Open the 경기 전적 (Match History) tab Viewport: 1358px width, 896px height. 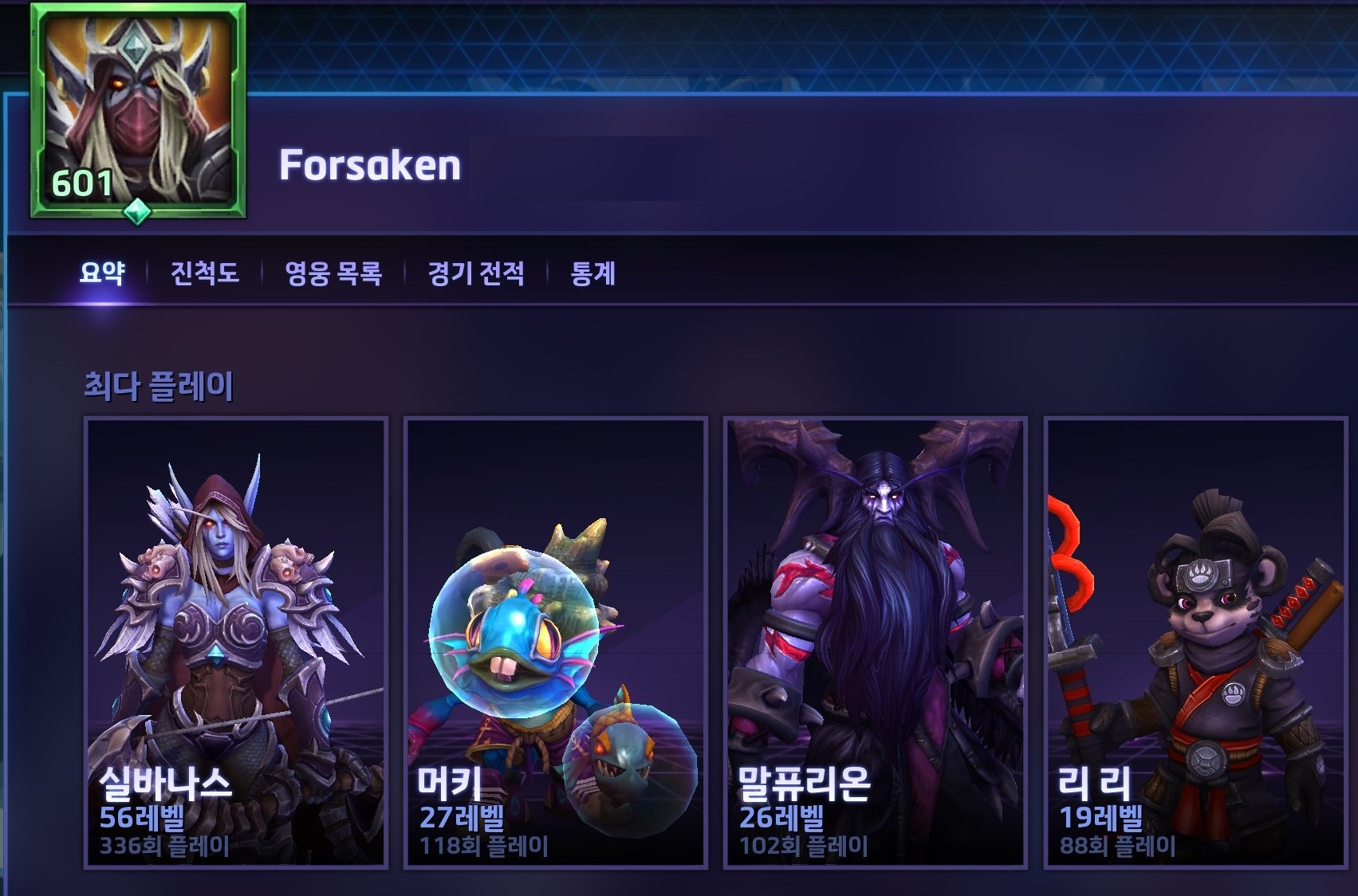(x=474, y=272)
